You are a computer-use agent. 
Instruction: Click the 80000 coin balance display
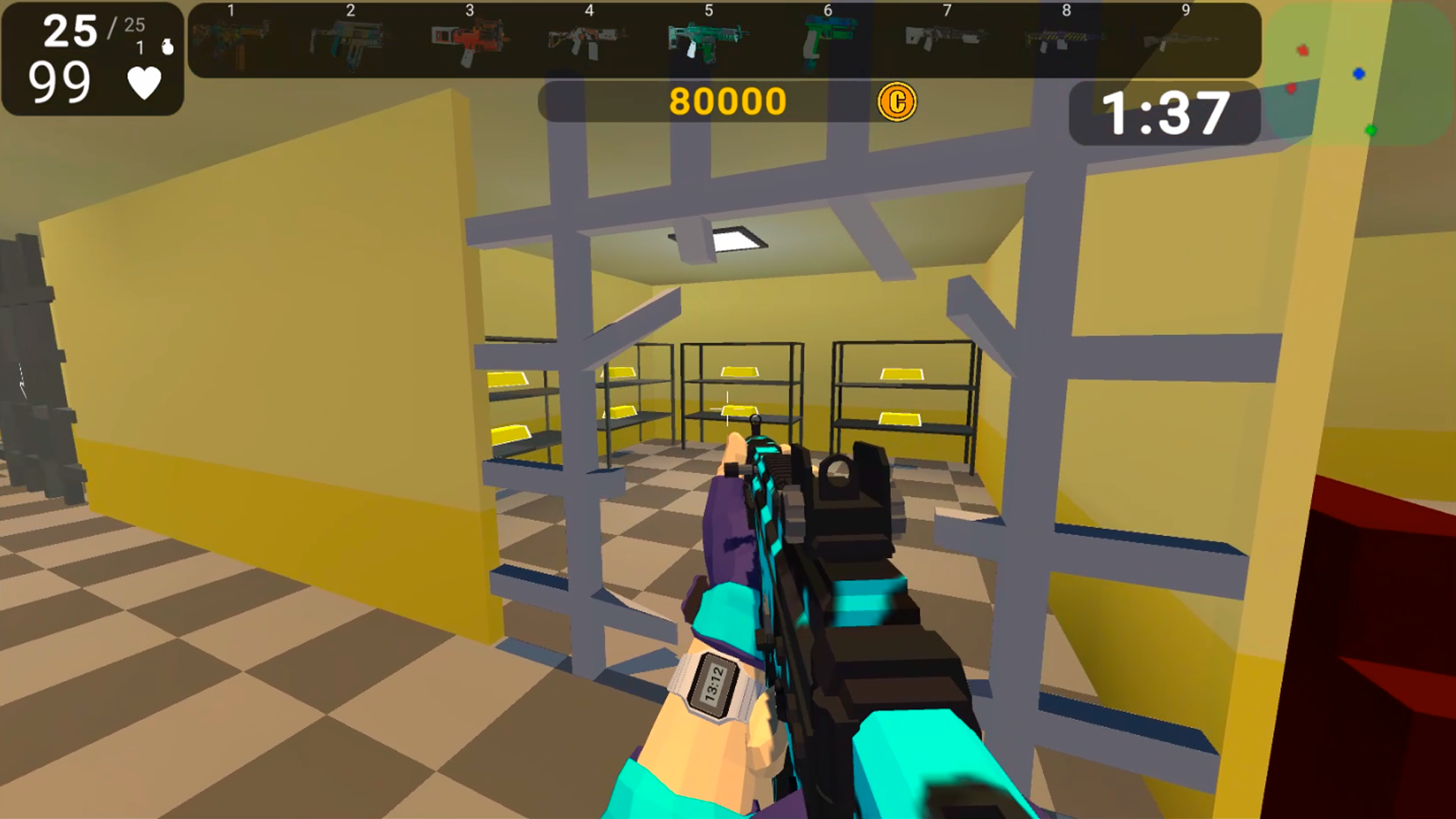[726, 99]
